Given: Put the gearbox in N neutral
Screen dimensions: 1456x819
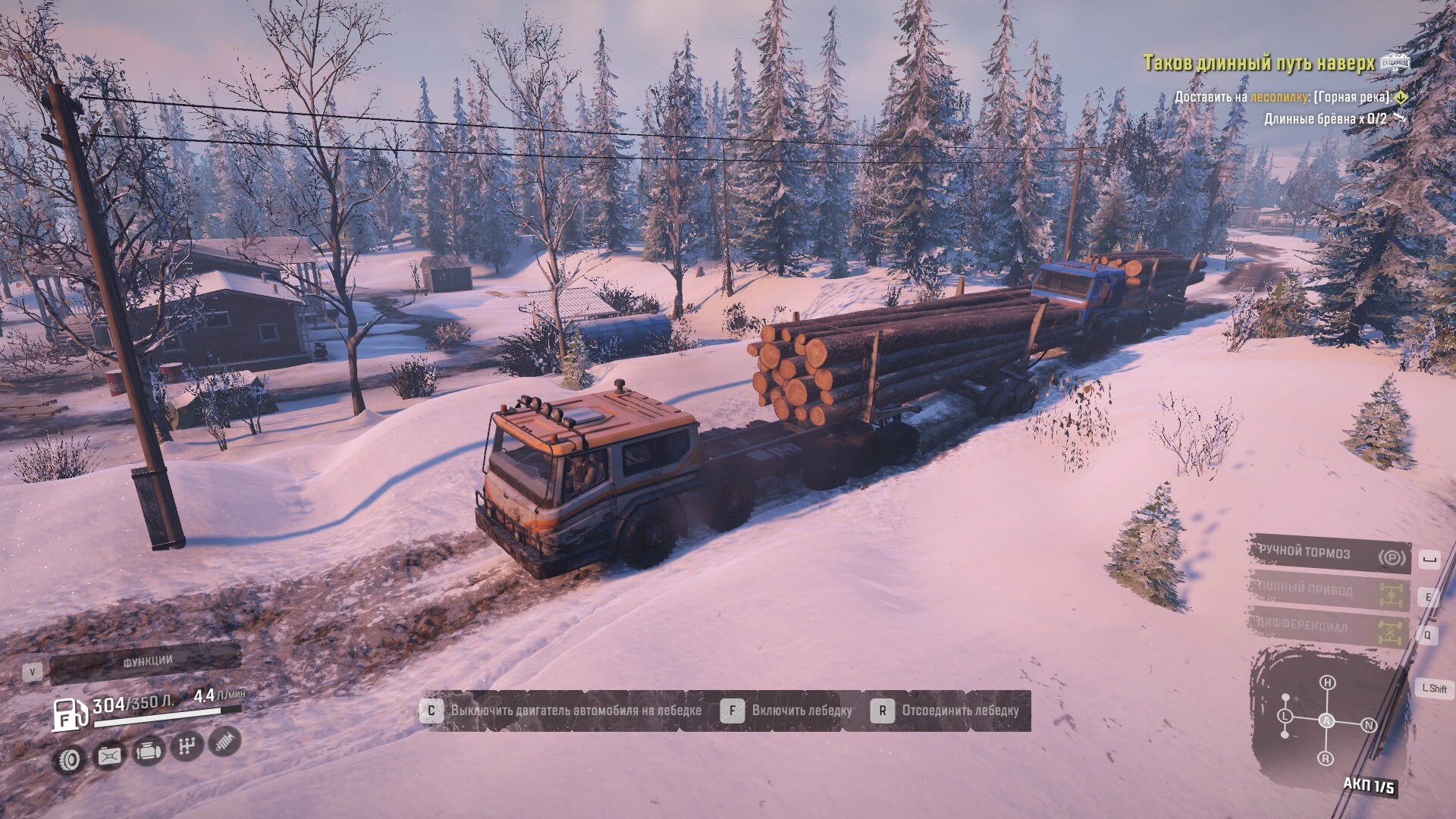Looking at the screenshot, I should (1369, 725).
